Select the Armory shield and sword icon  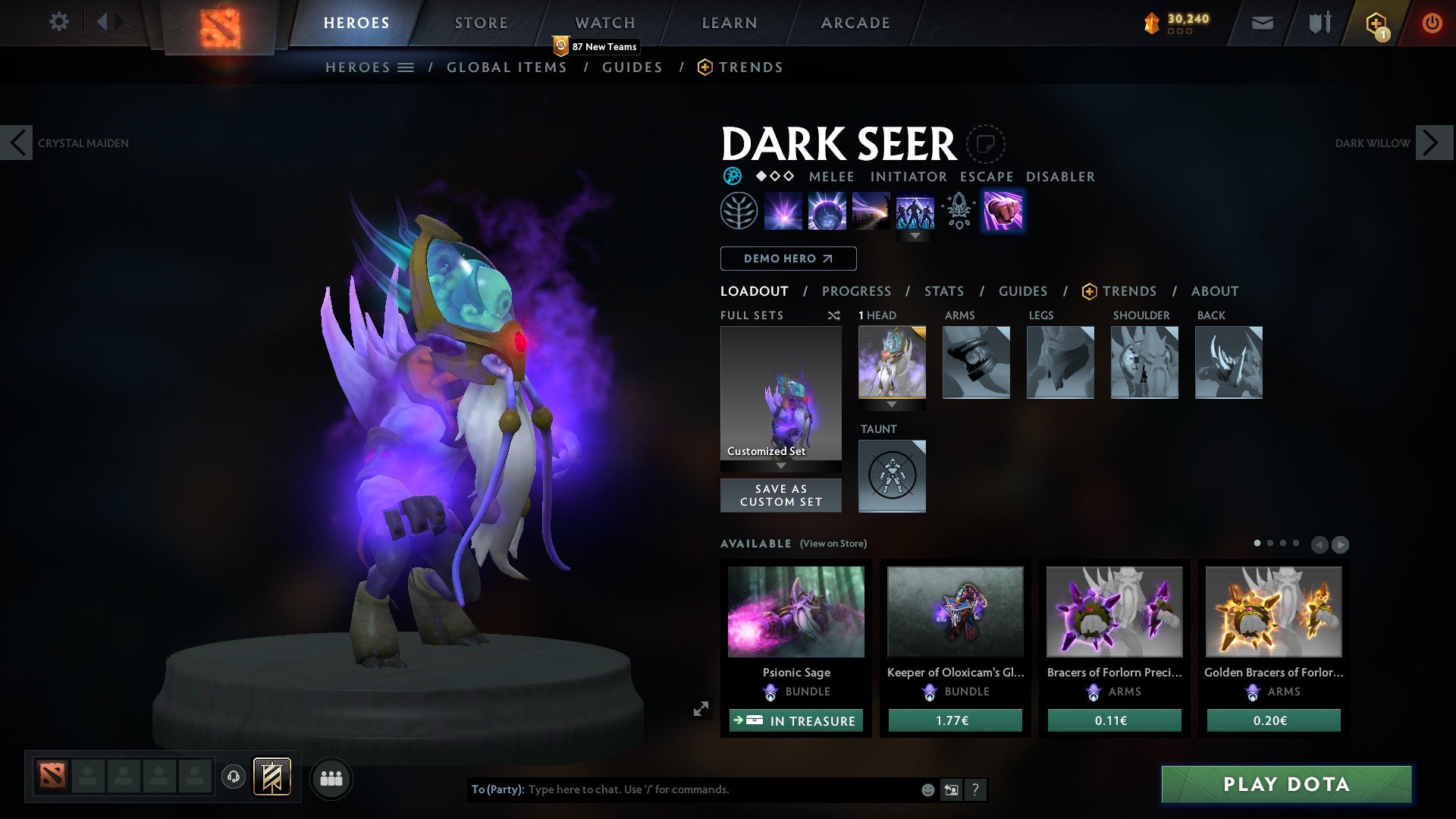pos(1319,23)
